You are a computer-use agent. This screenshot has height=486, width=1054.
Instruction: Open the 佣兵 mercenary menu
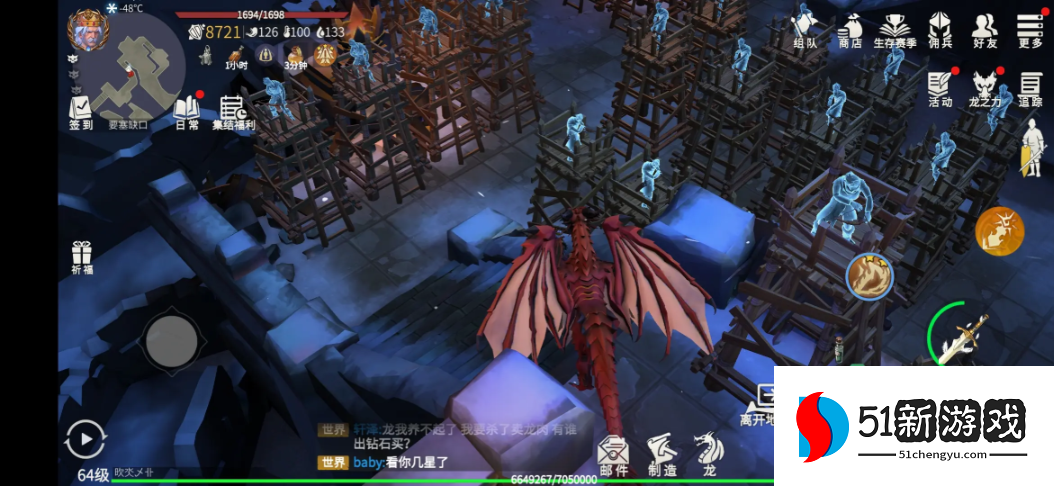point(940,28)
